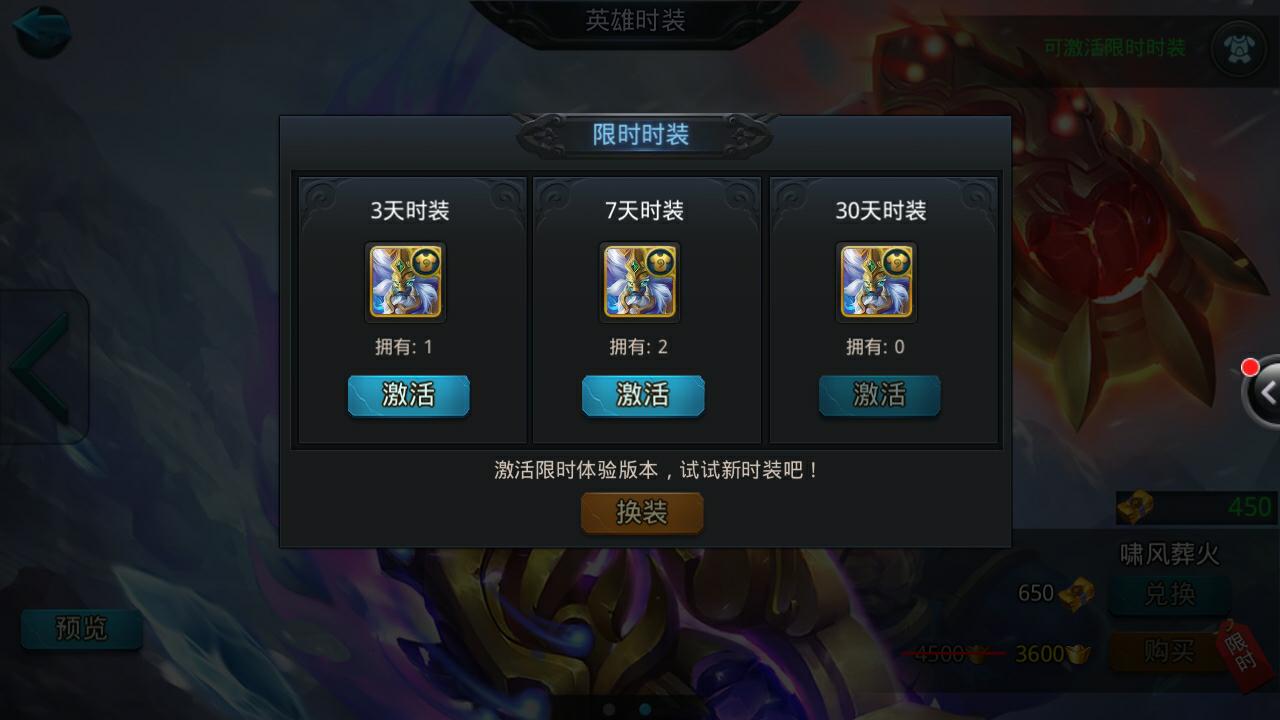Click the 换装 change outfit button
The height and width of the screenshot is (720, 1280).
pyautogui.click(x=641, y=513)
